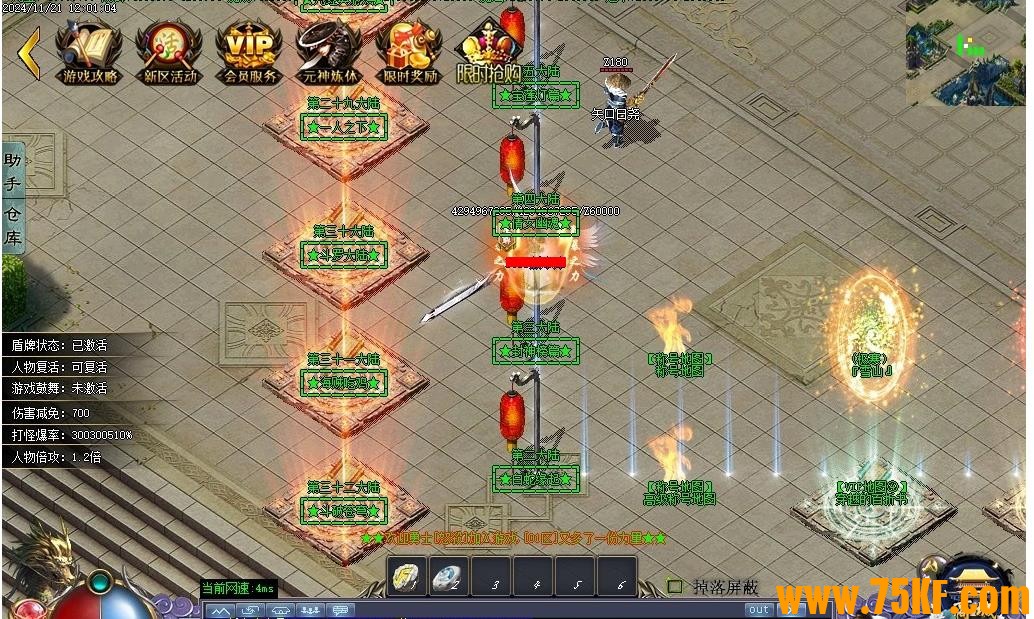Screen dimensions: 1034x619
Task: Open the VIP 会员服务 menu
Action: coord(249,52)
